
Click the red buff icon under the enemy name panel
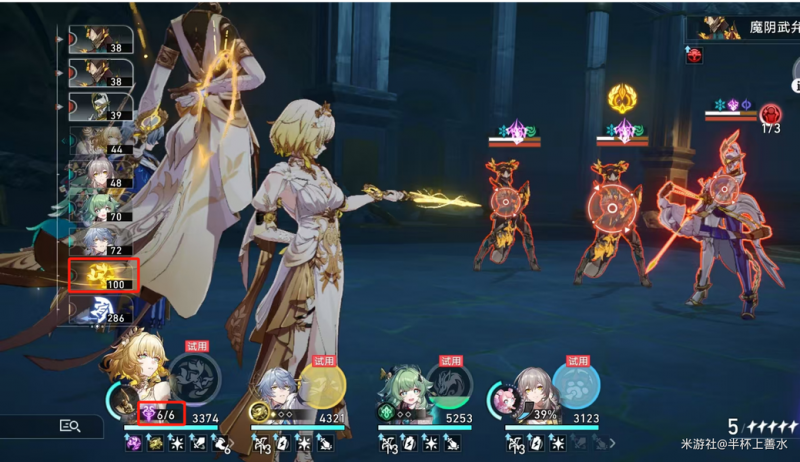point(695,56)
